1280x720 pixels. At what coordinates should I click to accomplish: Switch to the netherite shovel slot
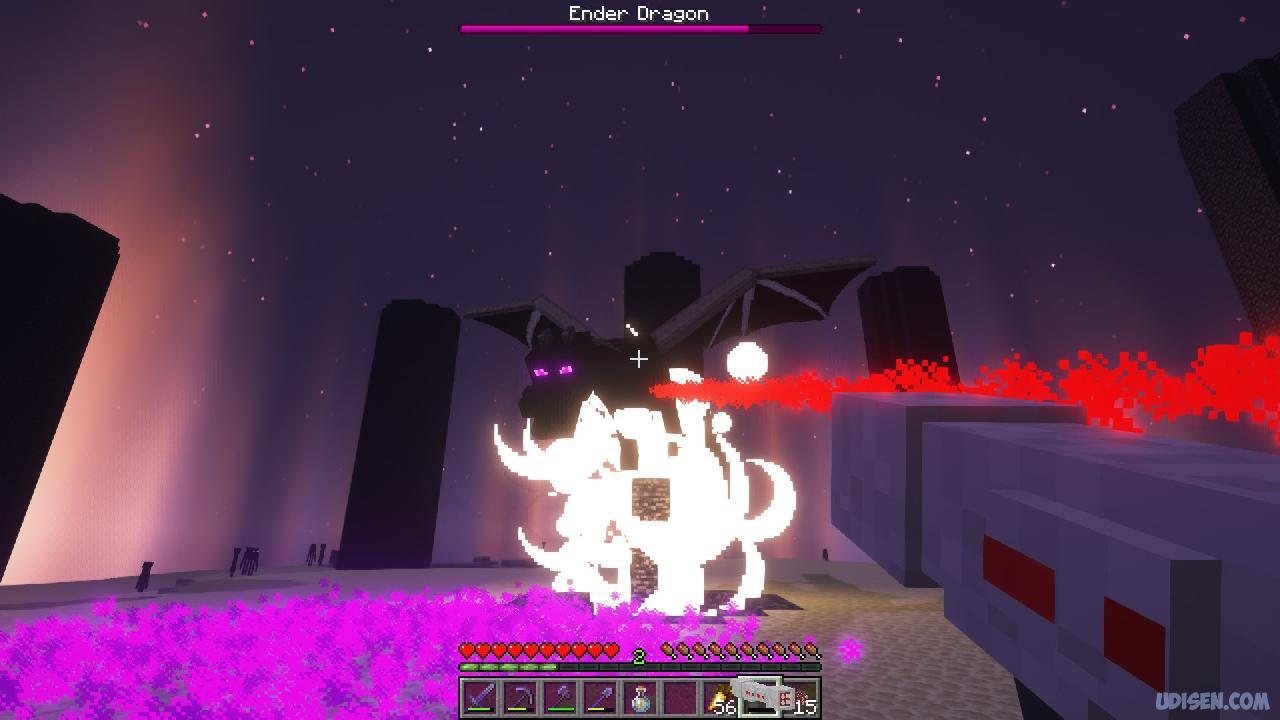[599, 697]
